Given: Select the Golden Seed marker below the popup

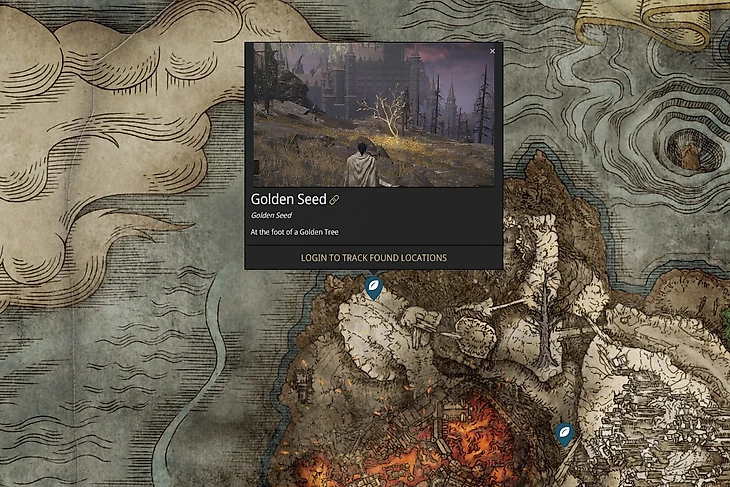Looking at the screenshot, I should (373, 289).
